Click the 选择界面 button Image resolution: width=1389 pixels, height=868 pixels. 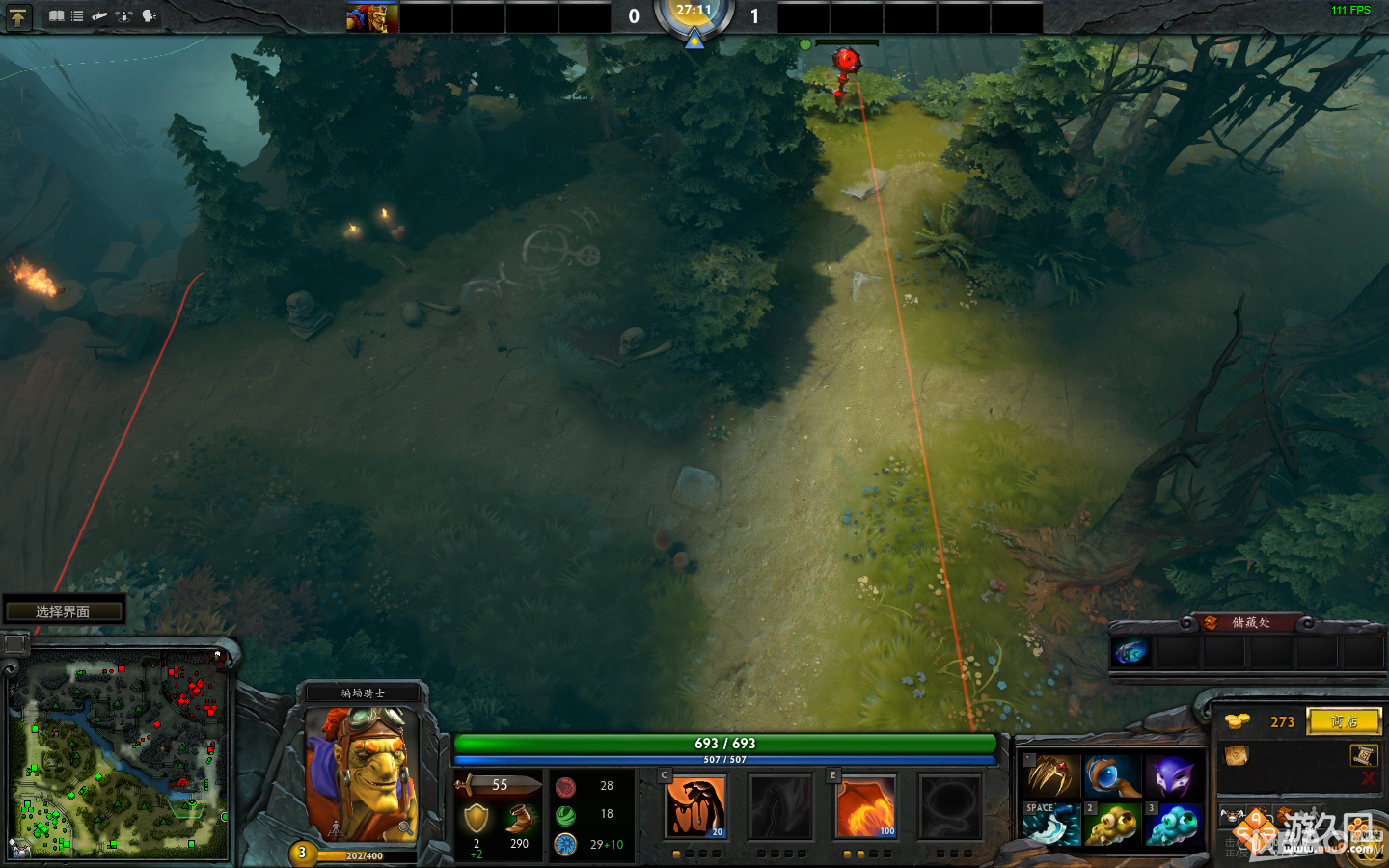click(64, 610)
